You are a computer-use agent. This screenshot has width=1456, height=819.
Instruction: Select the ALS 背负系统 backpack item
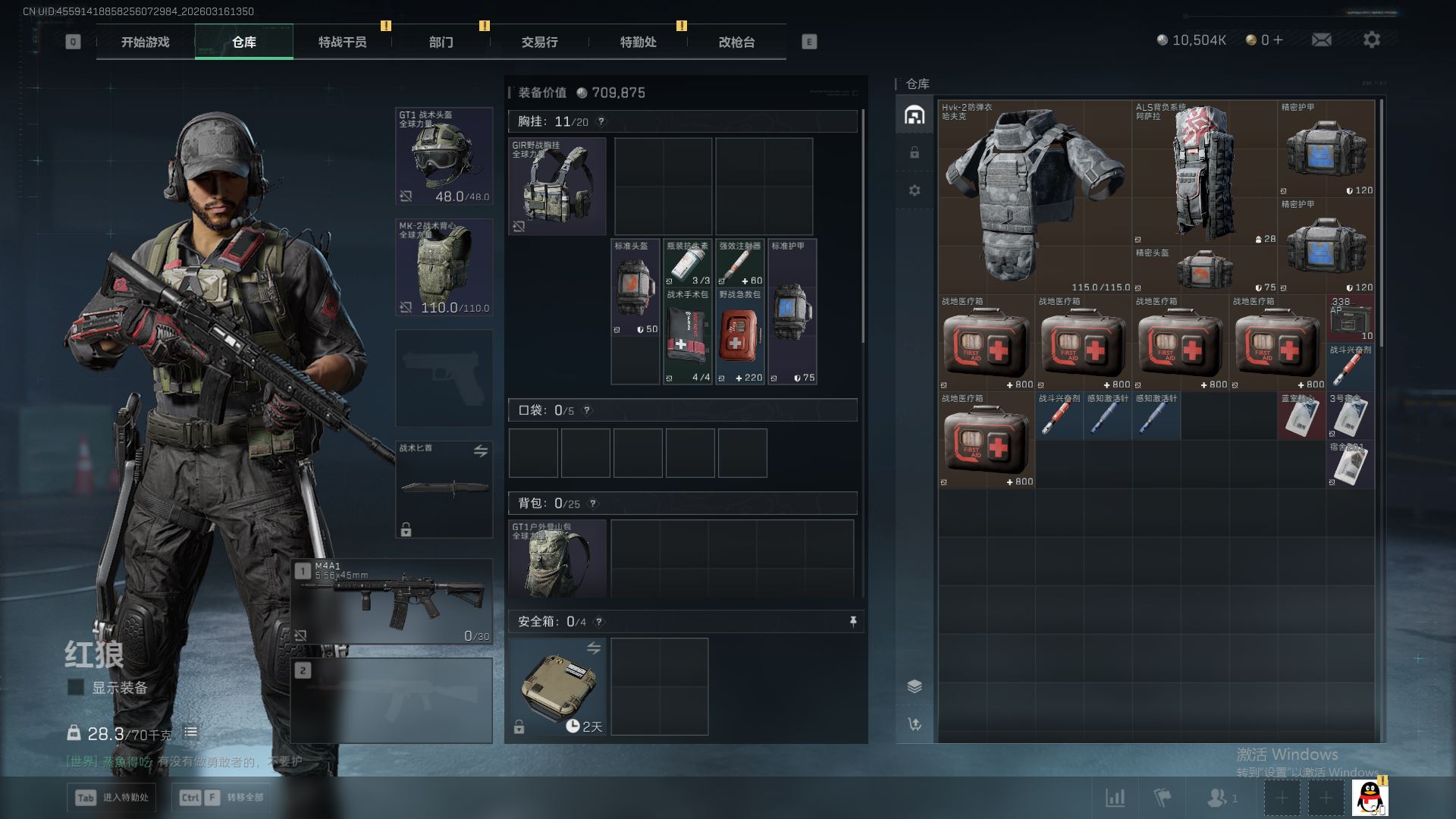point(1204,174)
